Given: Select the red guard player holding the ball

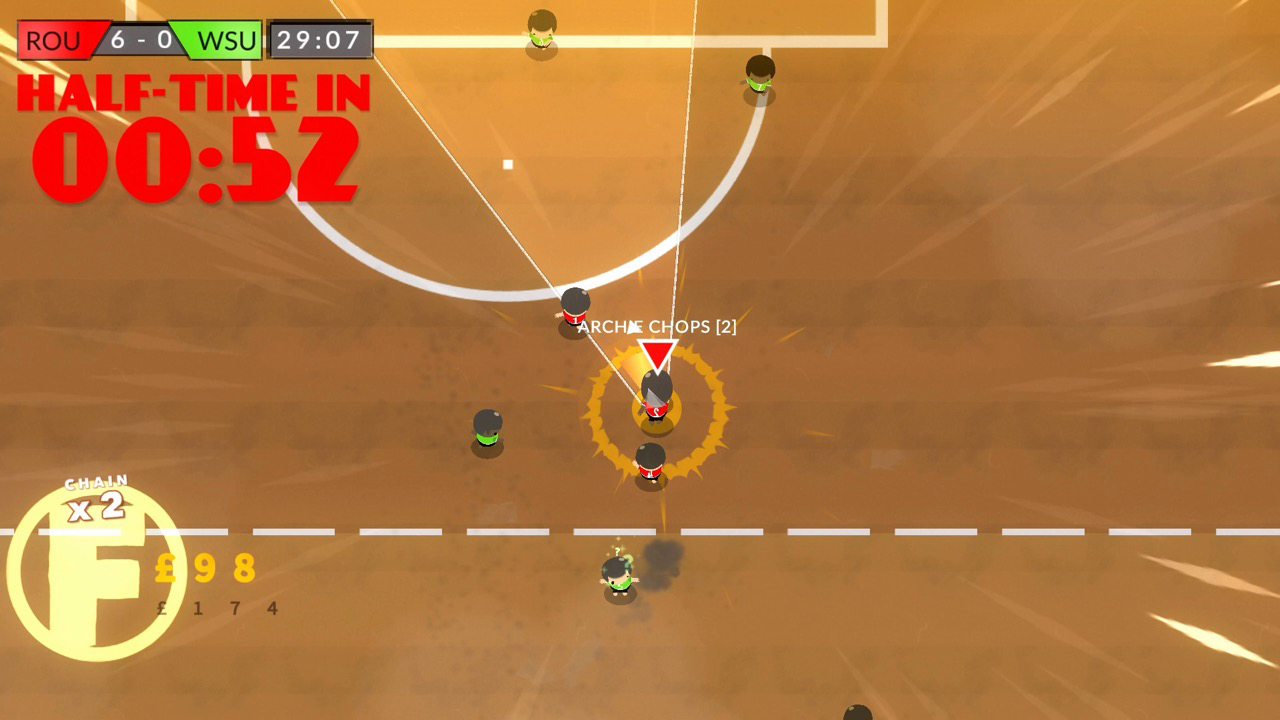Looking at the screenshot, I should [x=655, y=400].
